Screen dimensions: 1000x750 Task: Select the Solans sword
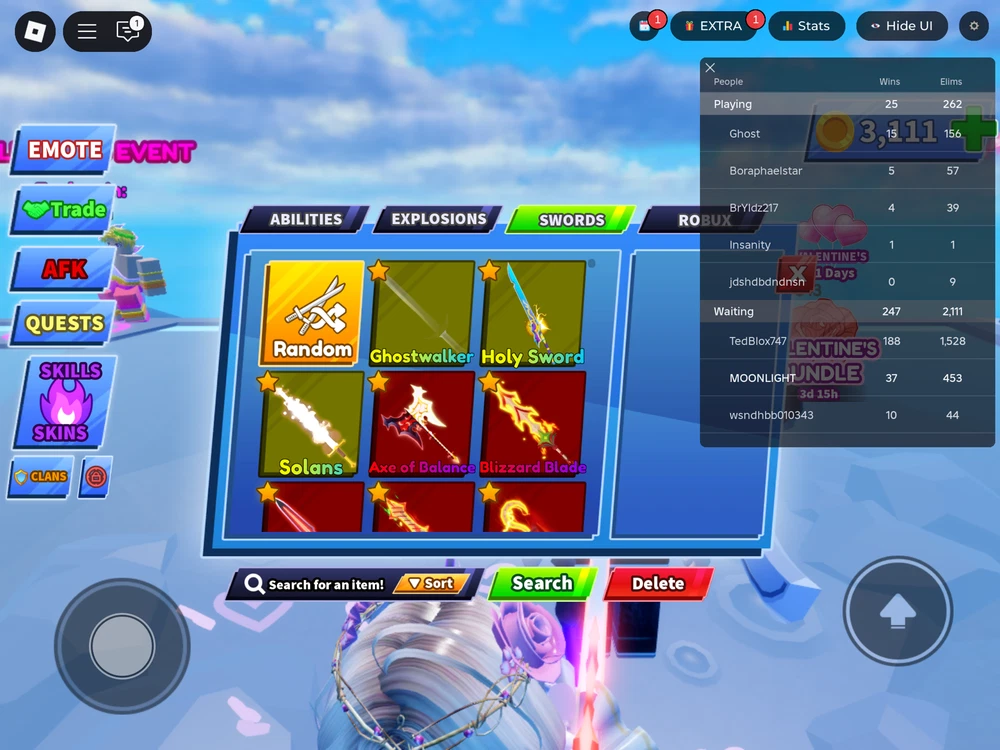[312, 423]
